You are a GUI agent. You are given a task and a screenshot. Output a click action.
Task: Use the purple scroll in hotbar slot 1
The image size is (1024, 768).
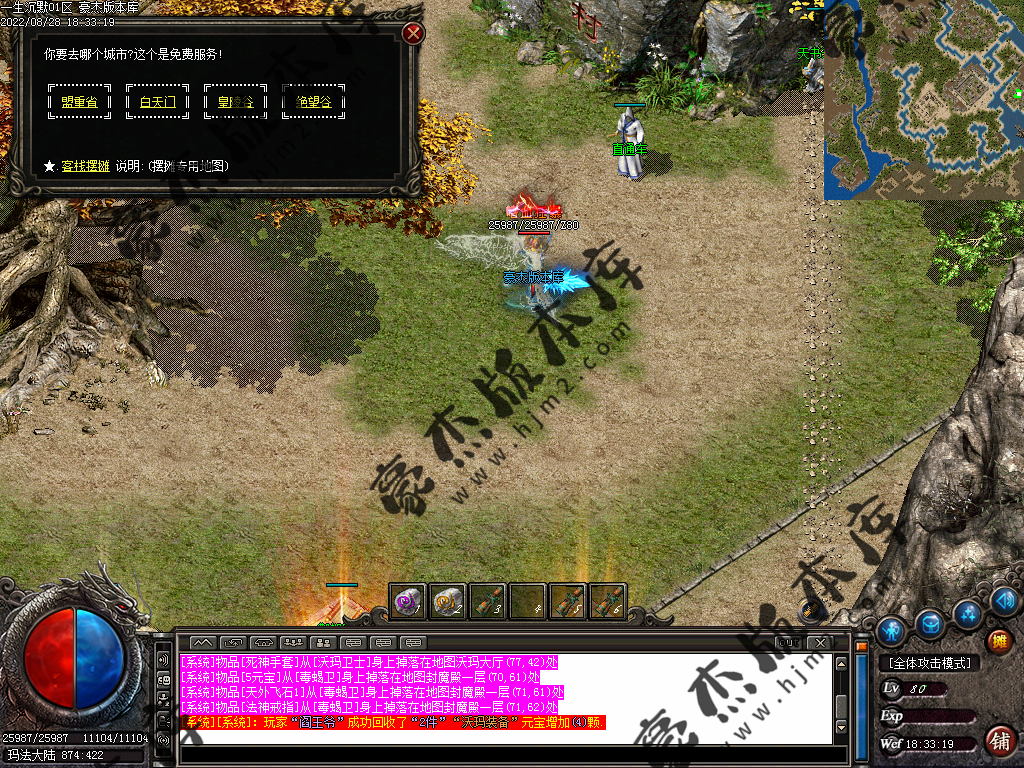pyautogui.click(x=407, y=601)
